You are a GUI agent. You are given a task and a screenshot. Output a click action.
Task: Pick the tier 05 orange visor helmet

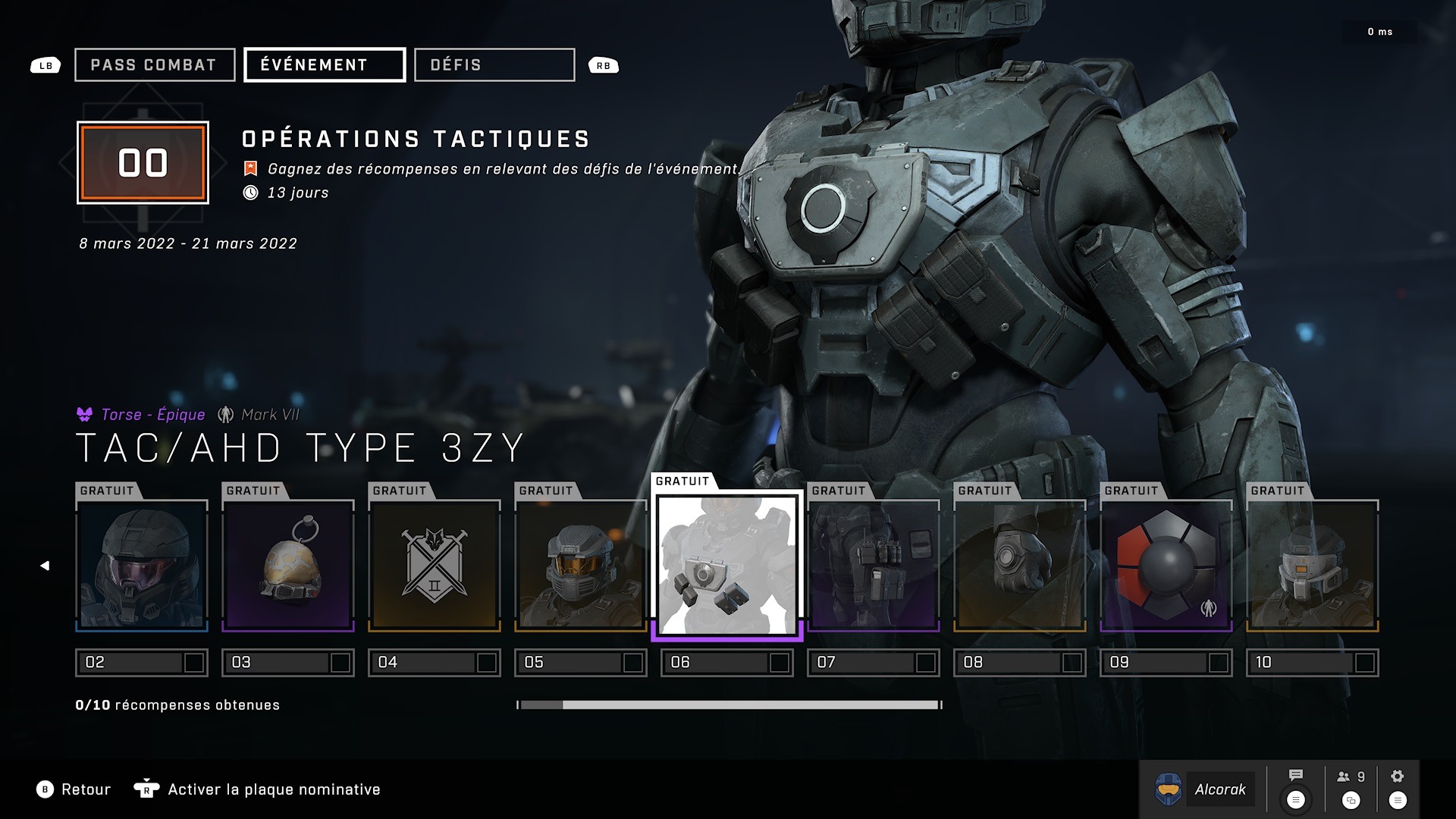pos(581,566)
